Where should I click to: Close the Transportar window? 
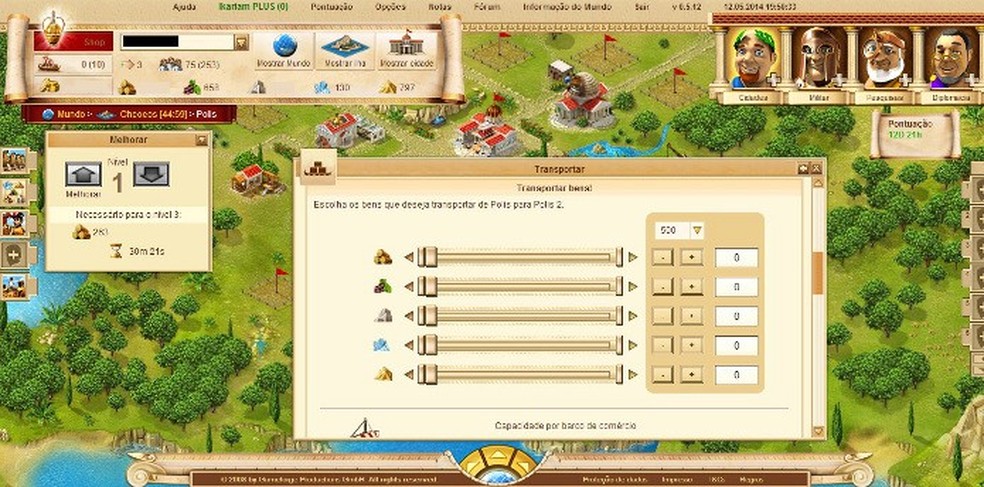(817, 168)
